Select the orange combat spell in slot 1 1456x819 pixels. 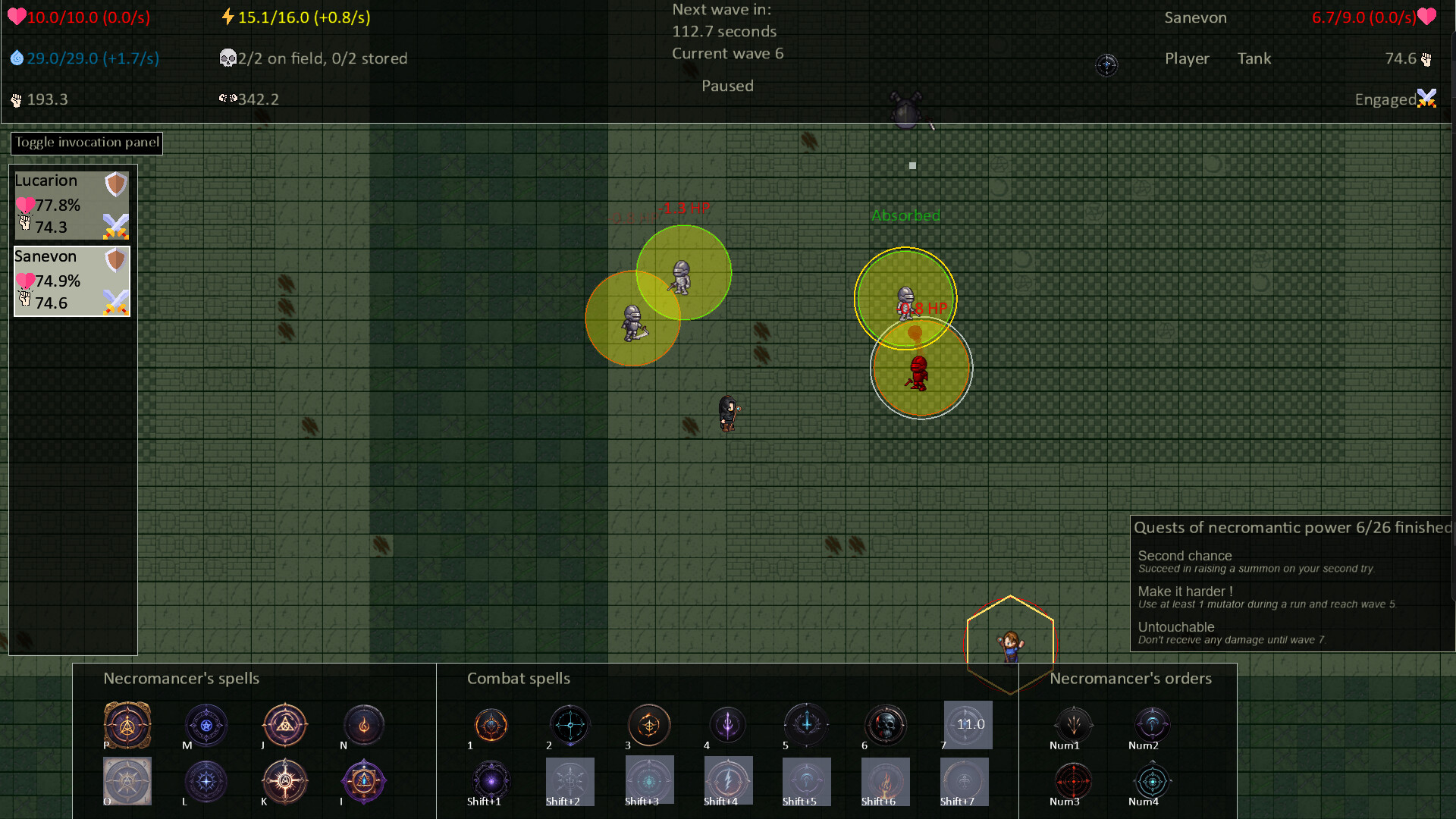click(491, 724)
